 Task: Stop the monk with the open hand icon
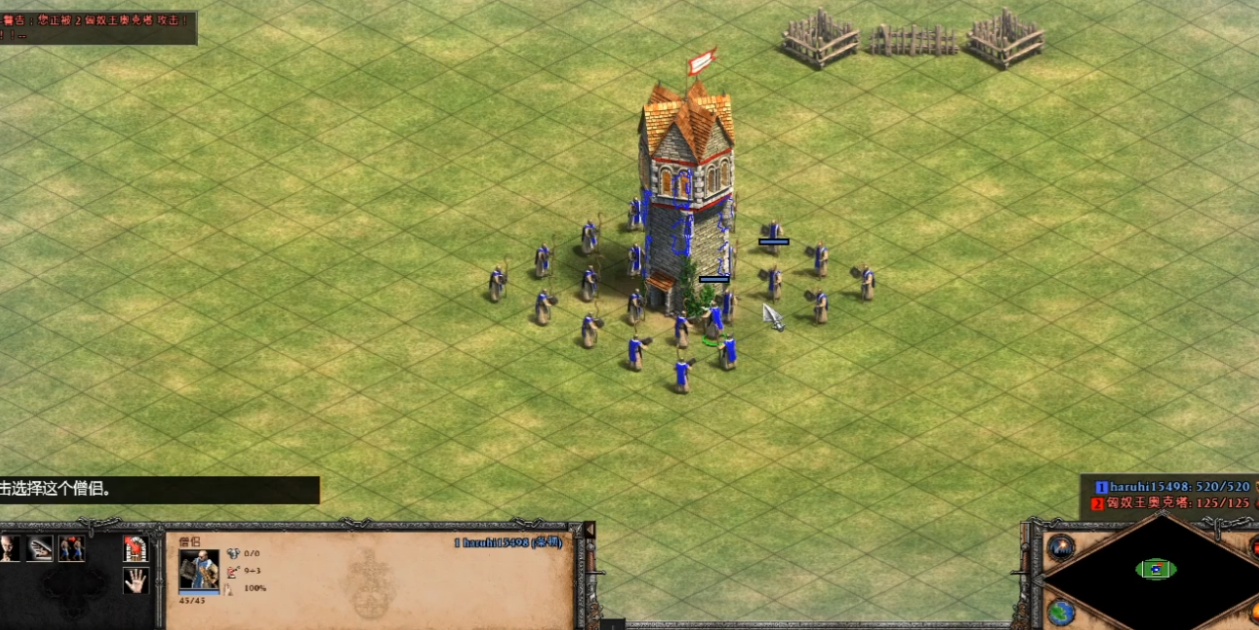point(135,580)
